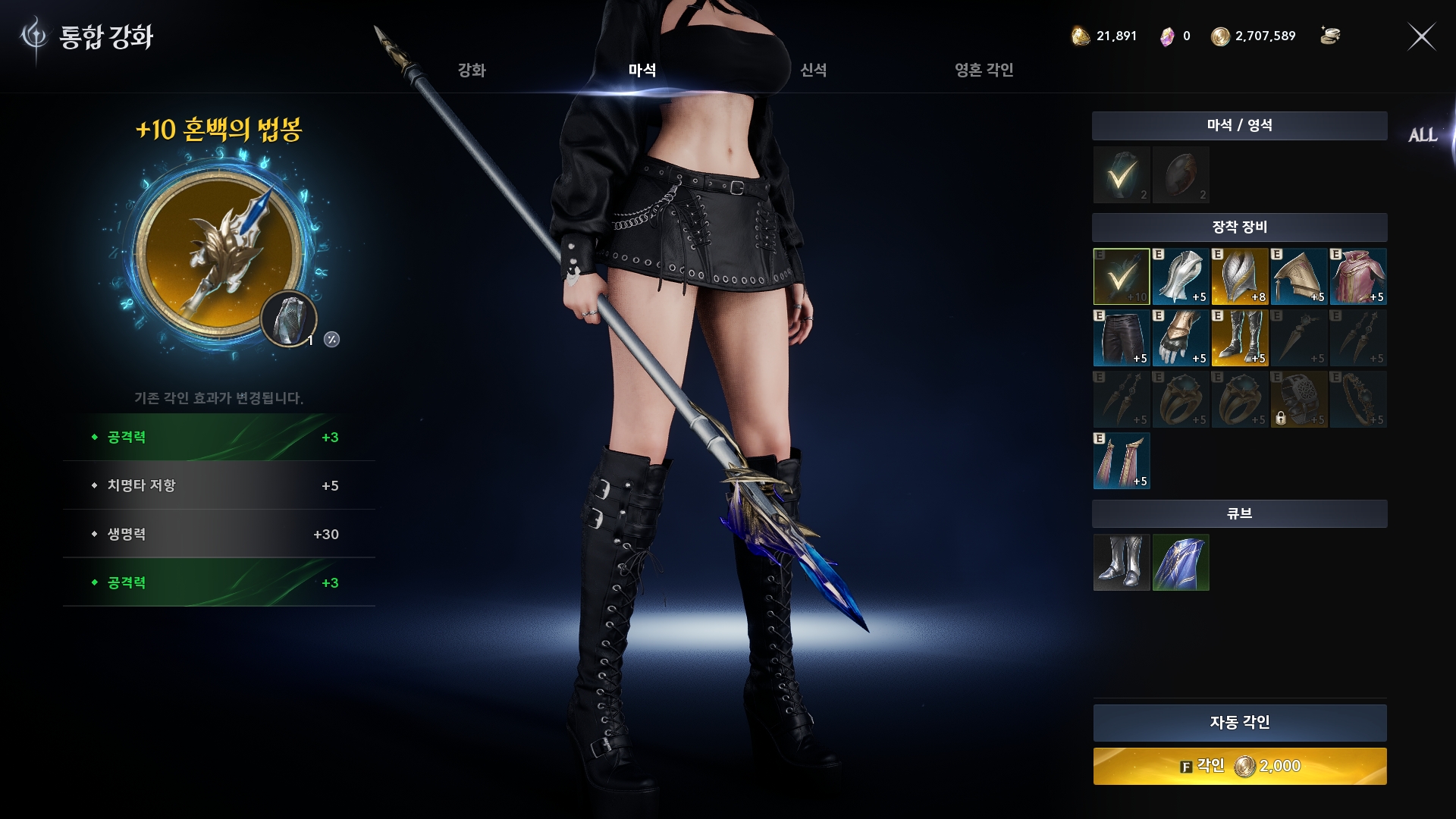Click the ALL filter button
The height and width of the screenshot is (819, 1456).
pos(1423,136)
